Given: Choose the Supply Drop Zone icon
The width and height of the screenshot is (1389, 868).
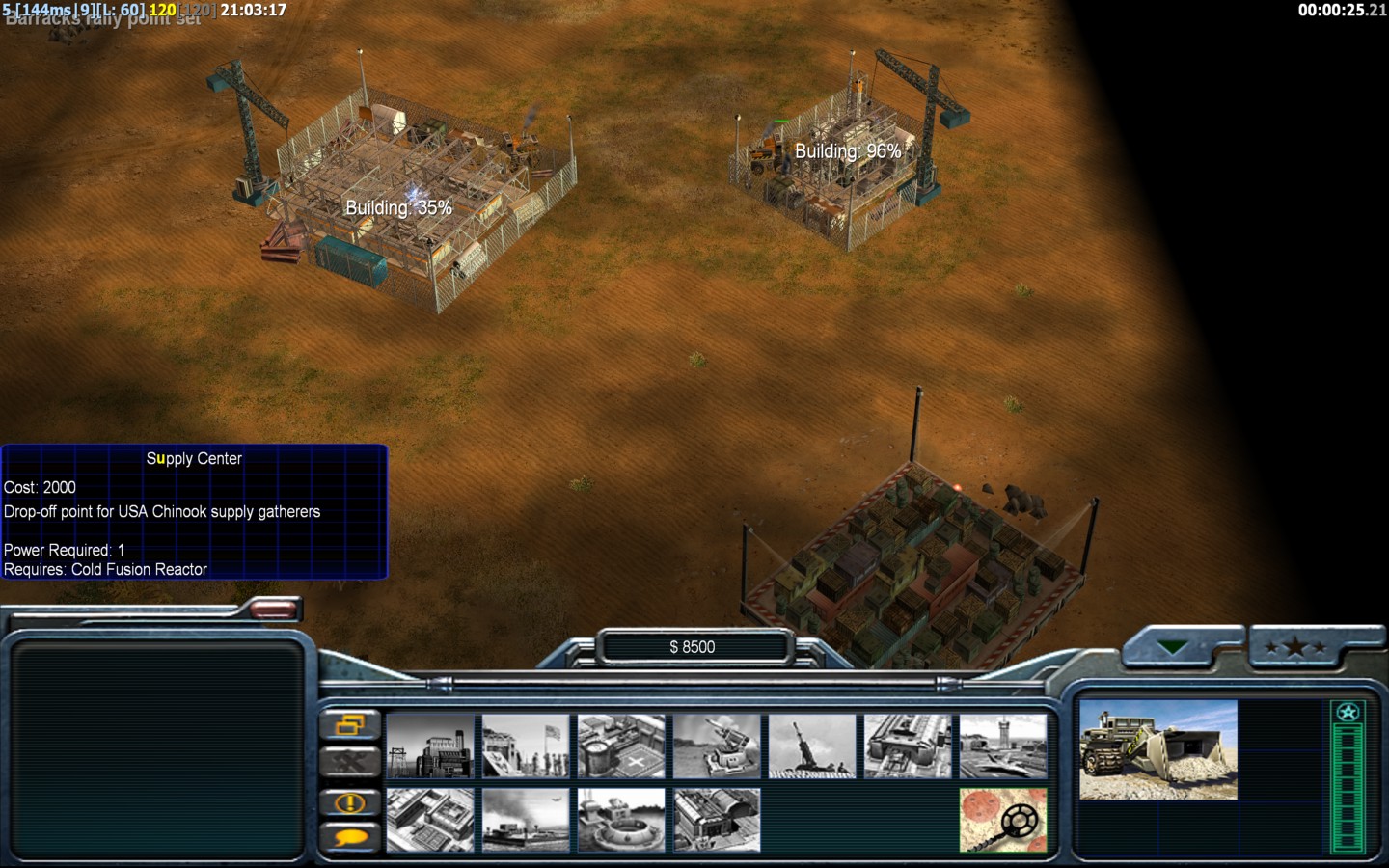Looking at the screenshot, I should click(x=526, y=820).
